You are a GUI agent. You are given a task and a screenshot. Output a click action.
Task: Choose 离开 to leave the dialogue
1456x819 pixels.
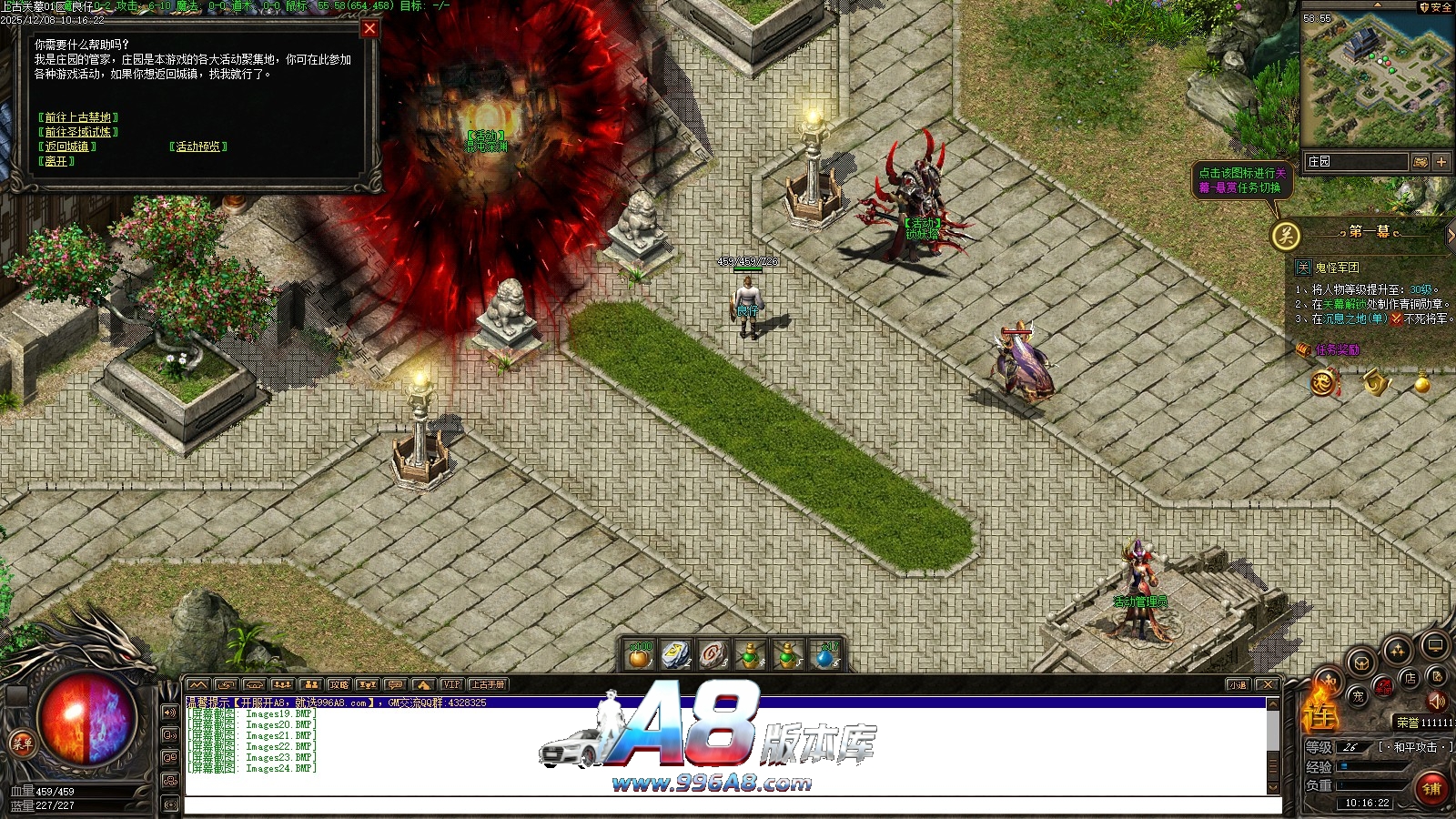tap(56, 161)
